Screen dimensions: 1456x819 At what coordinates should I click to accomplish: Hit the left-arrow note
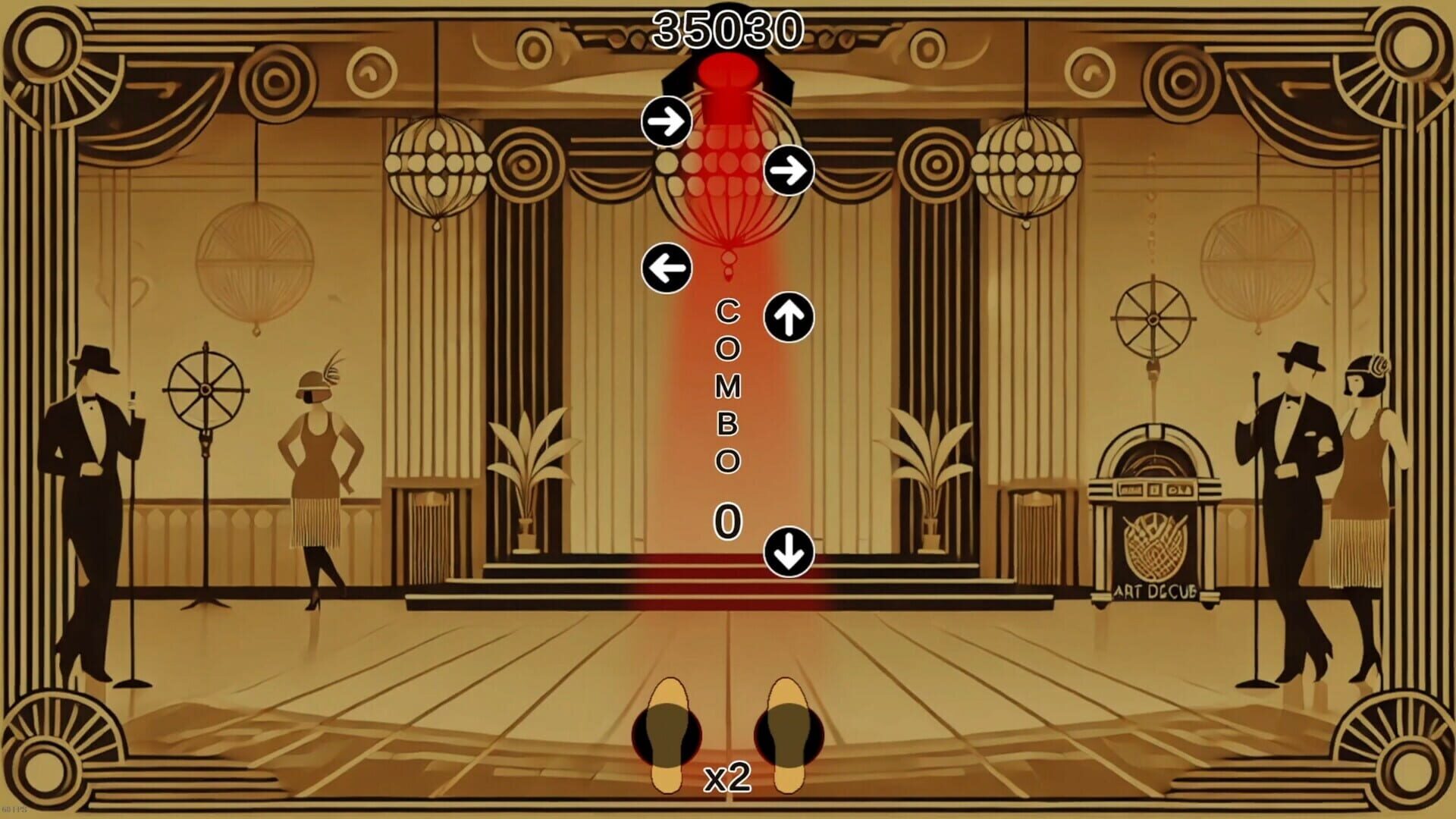[666, 266]
